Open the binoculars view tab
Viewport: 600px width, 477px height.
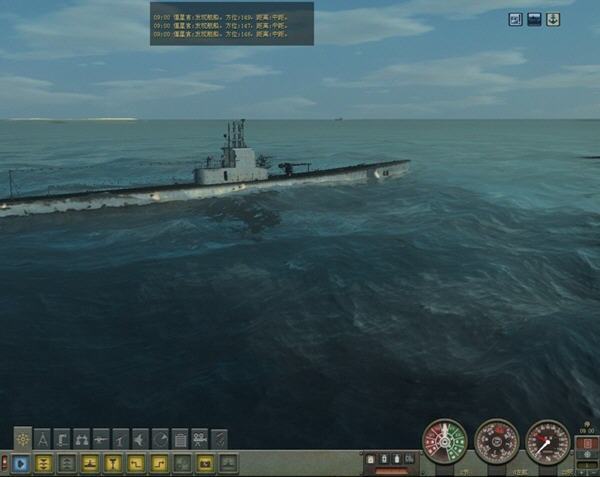pos(82,439)
